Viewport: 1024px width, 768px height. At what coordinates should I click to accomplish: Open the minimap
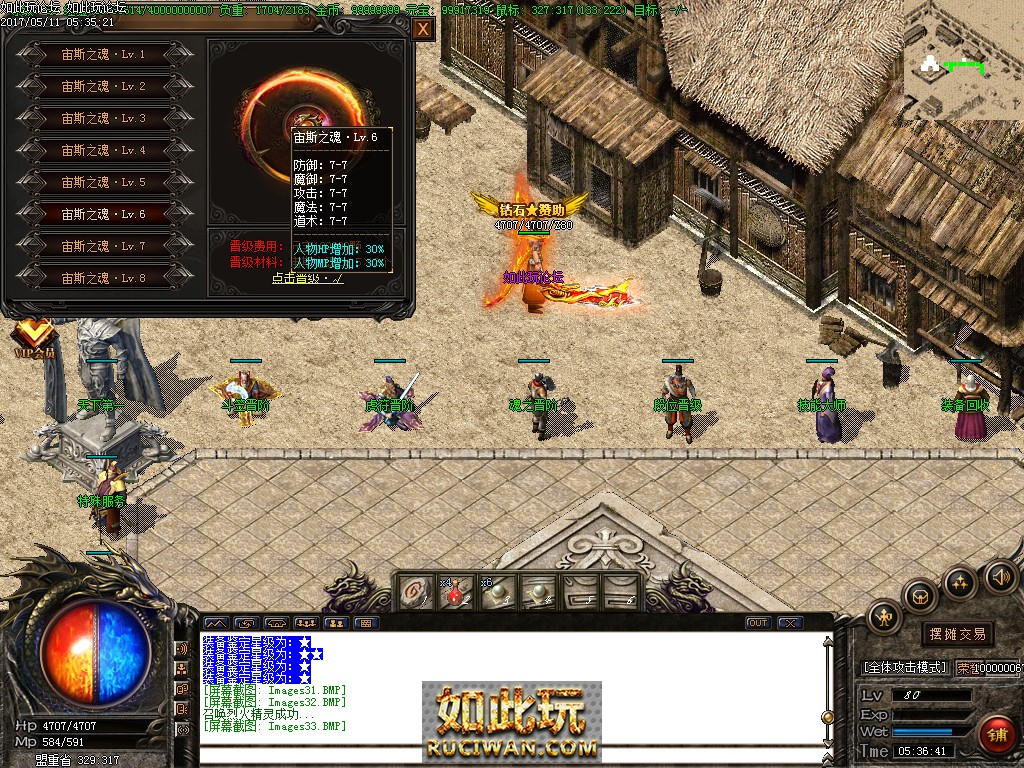tap(963, 60)
